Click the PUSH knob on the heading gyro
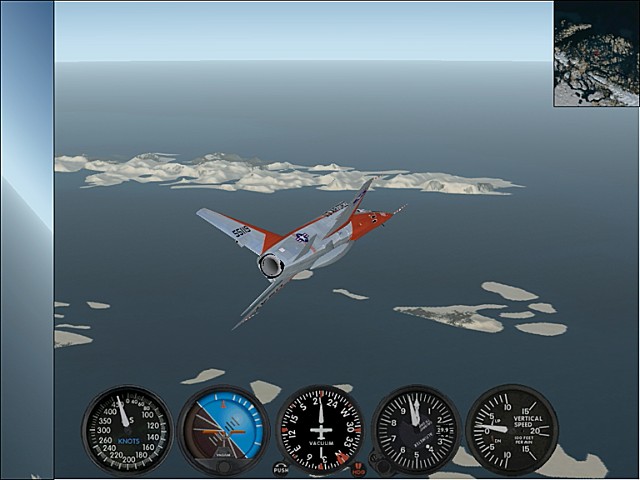Viewport: 640px width, 480px height. [281, 467]
